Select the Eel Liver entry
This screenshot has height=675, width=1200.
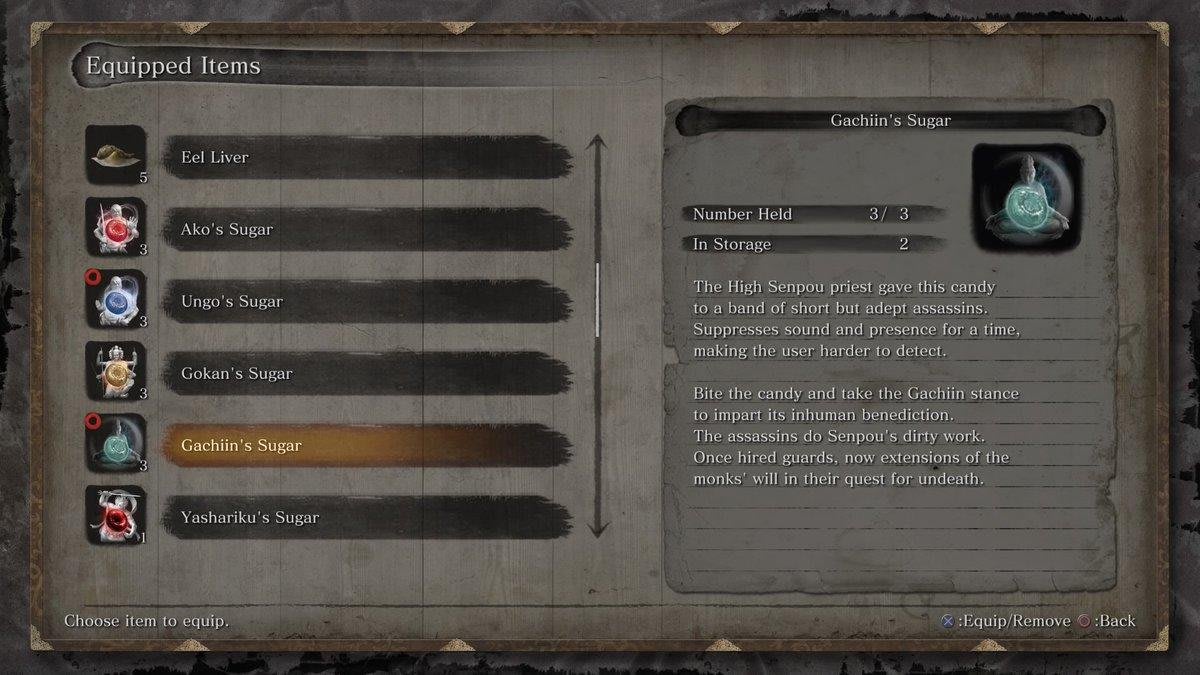coord(366,158)
